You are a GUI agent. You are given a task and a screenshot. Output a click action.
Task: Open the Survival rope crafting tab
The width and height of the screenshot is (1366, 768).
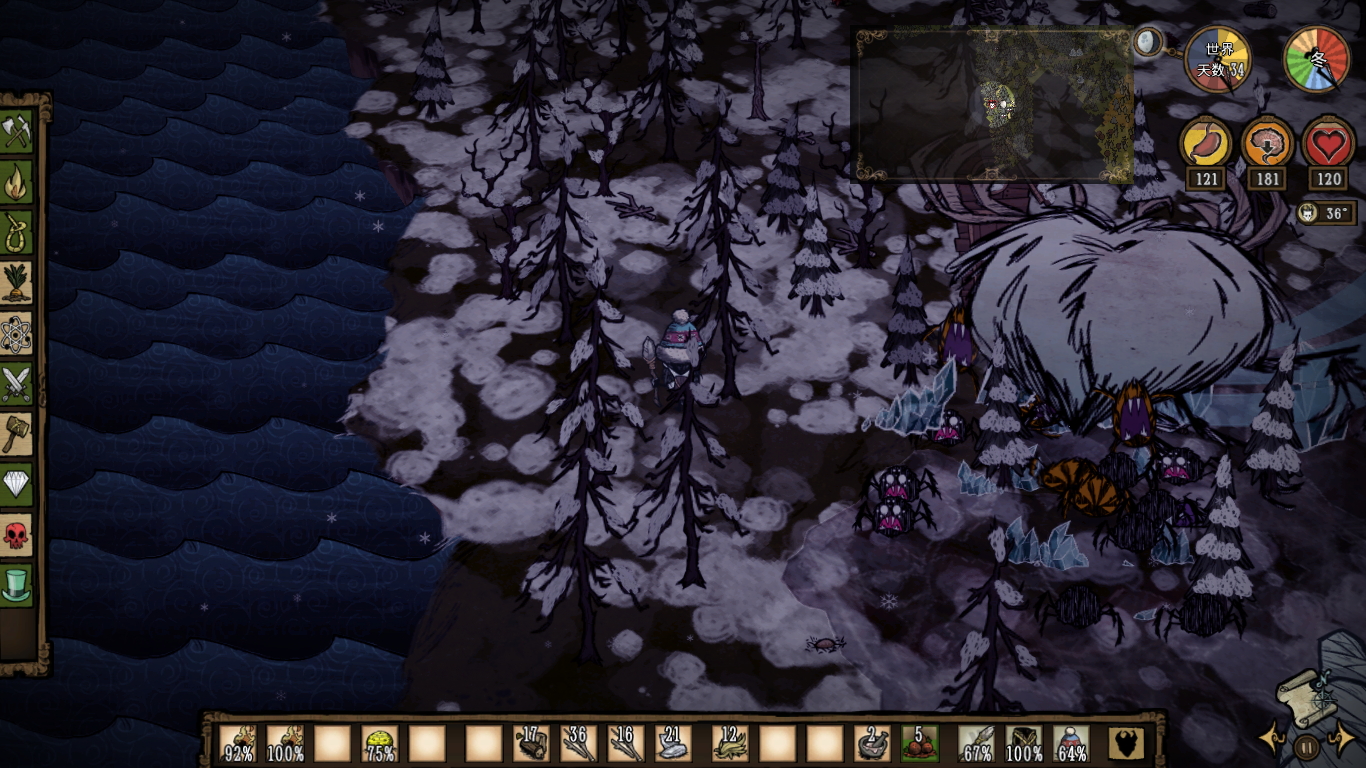17,232
